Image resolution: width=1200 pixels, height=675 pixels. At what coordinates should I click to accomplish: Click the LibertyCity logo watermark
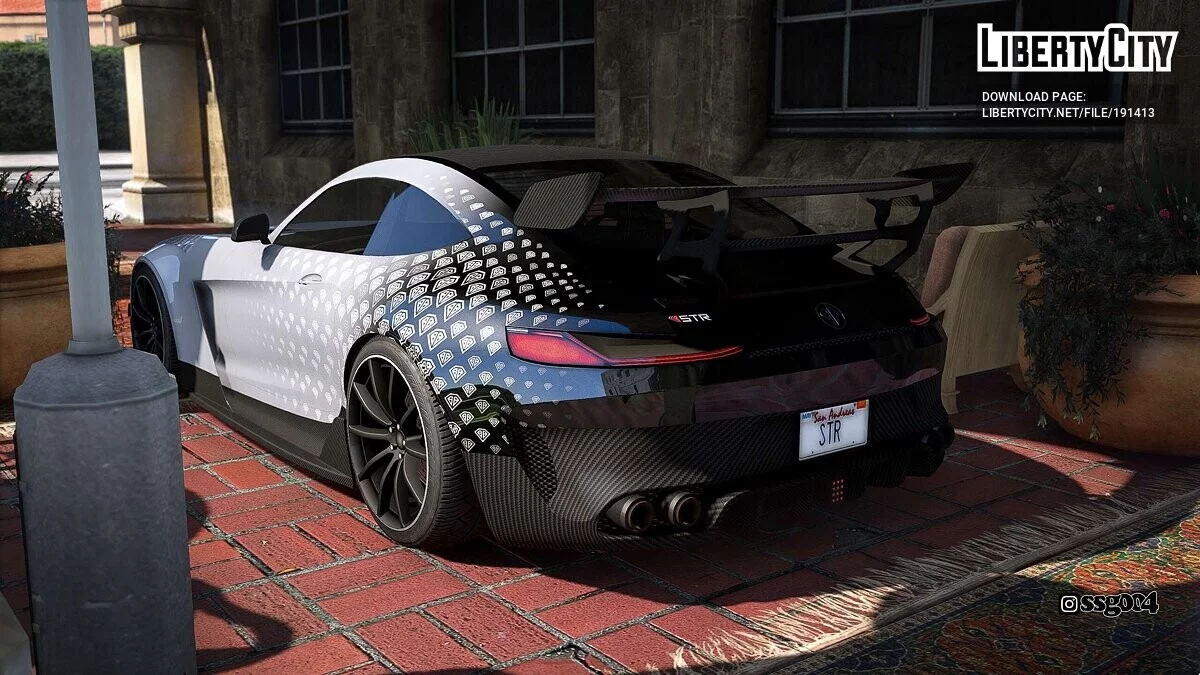click(1076, 48)
